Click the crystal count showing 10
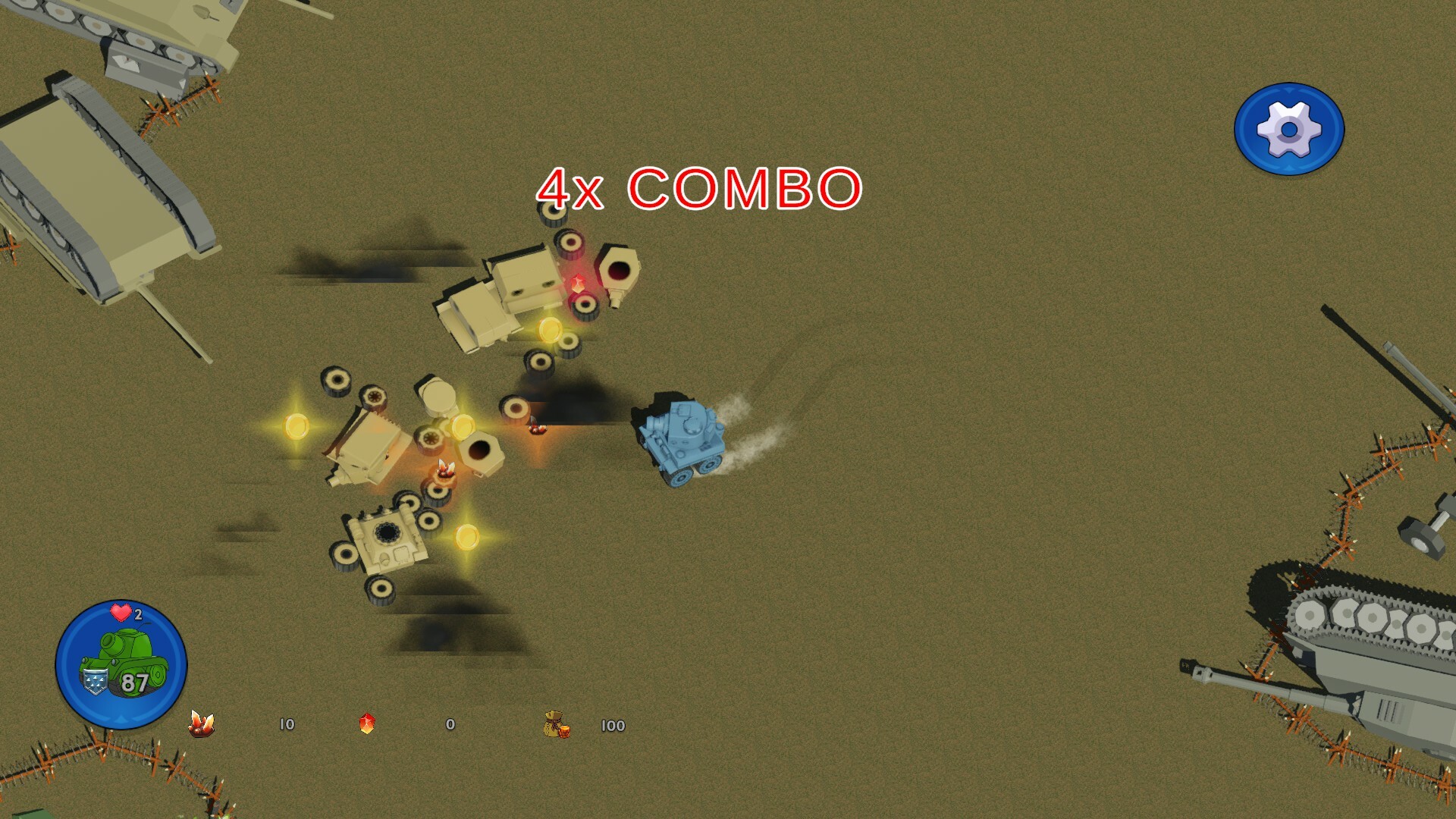Image resolution: width=1456 pixels, height=819 pixels. [286, 725]
